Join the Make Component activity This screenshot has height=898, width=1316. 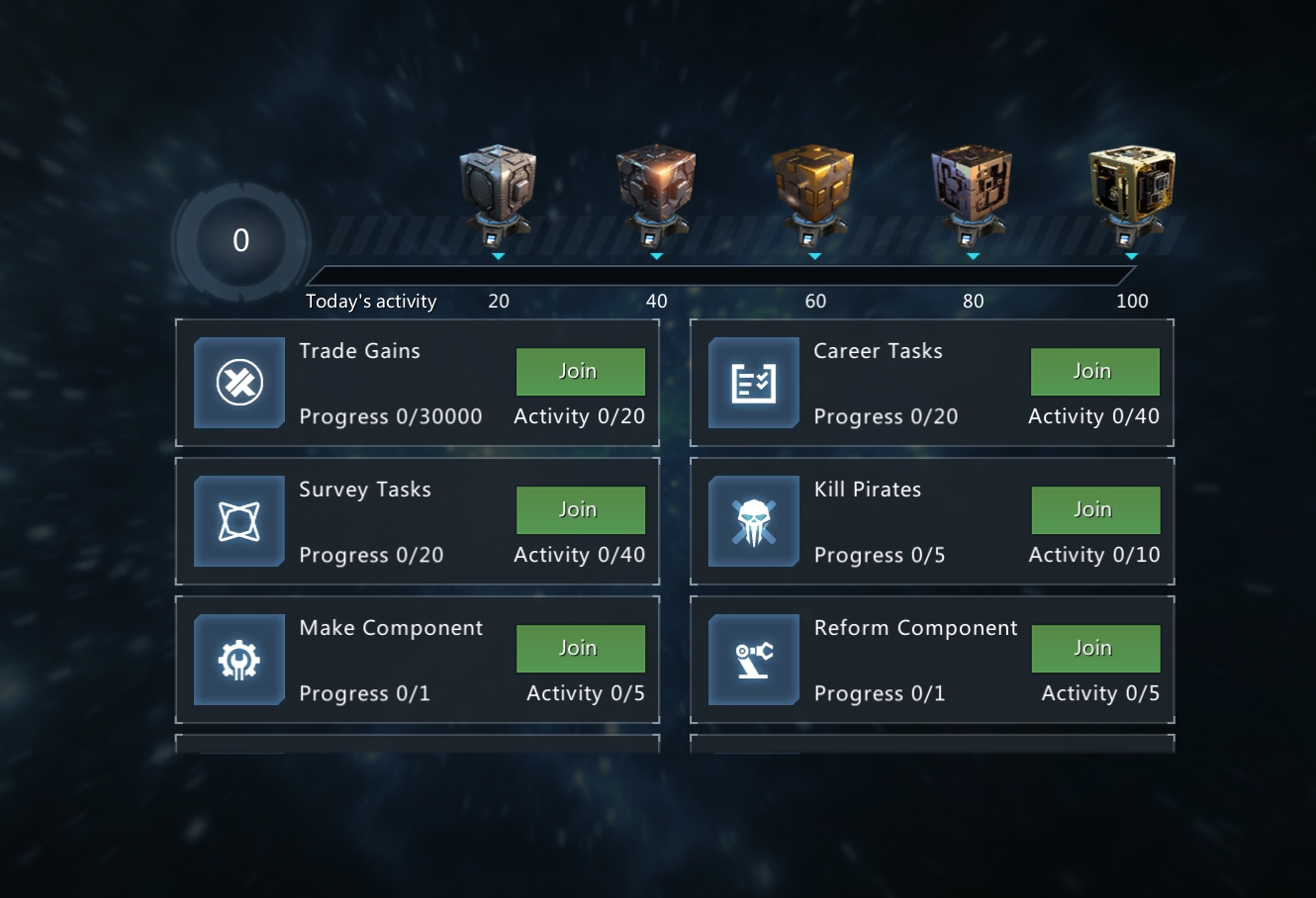pyautogui.click(x=580, y=649)
